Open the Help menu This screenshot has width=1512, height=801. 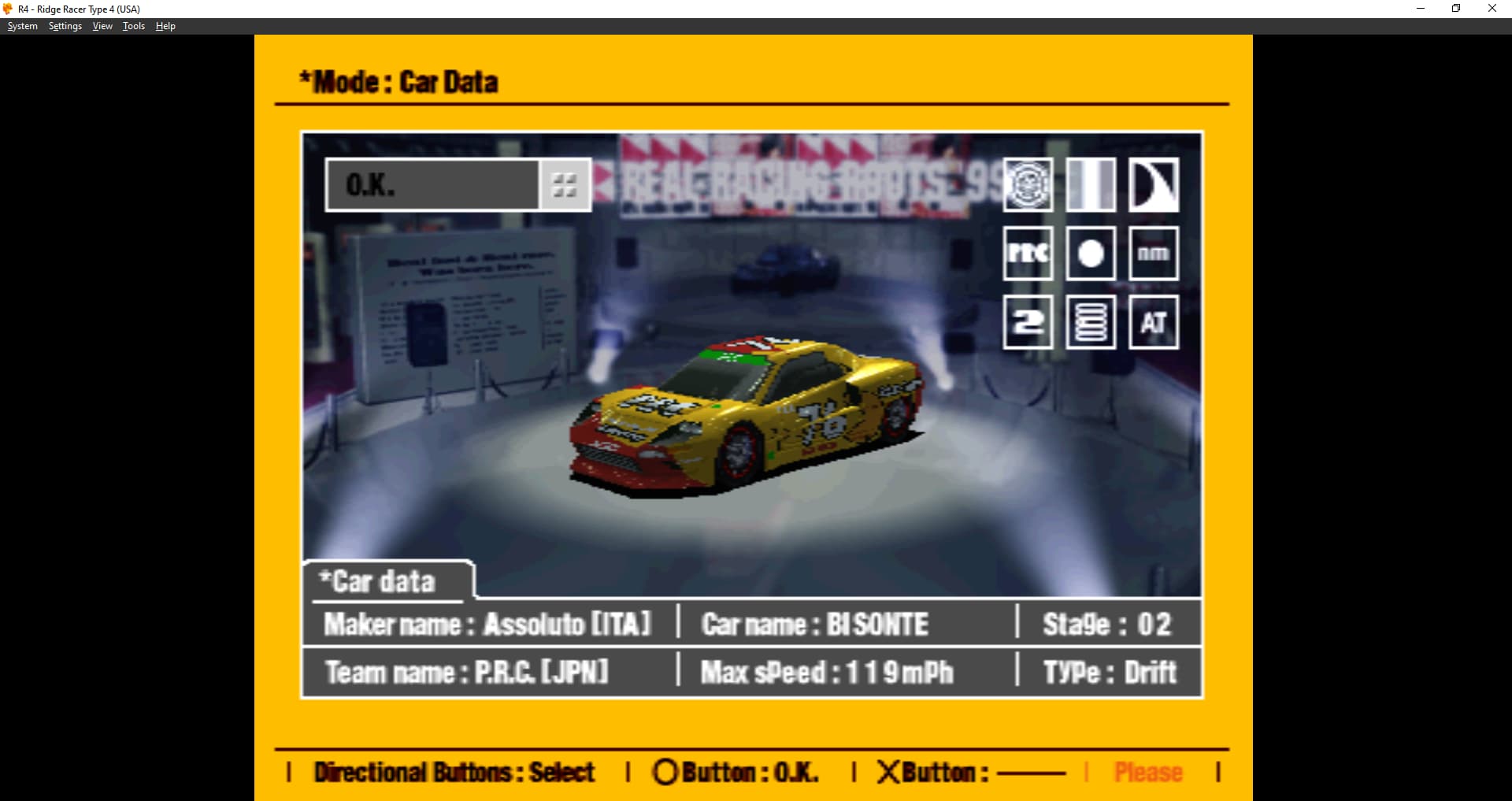click(x=165, y=26)
